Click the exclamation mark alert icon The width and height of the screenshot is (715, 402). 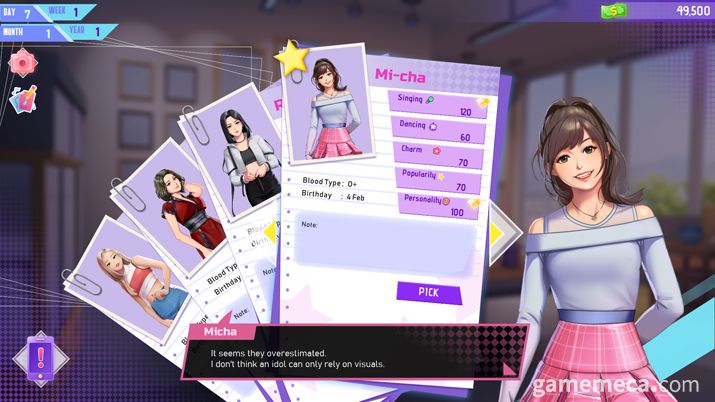39,358
